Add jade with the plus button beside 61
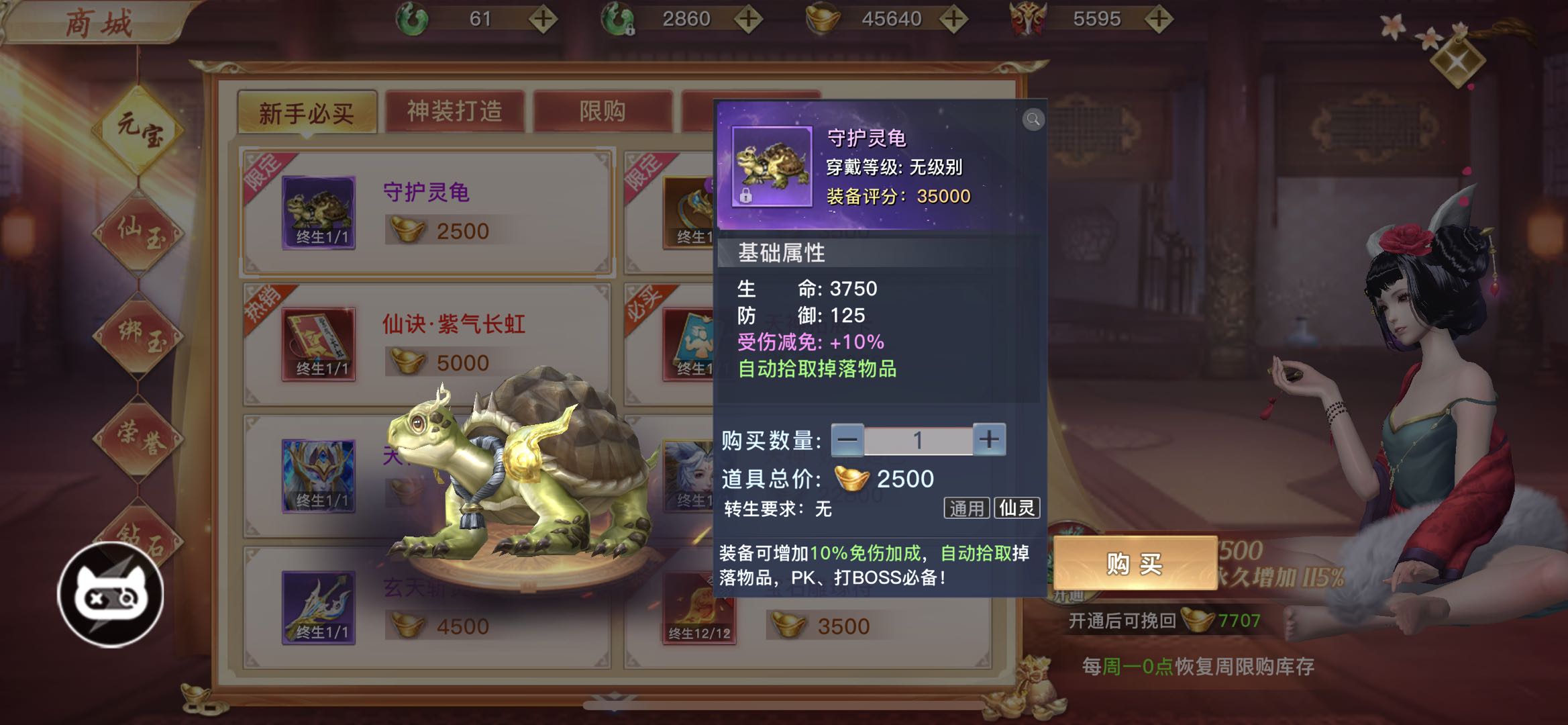This screenshot has height=725, width=1568. (543, 19)
